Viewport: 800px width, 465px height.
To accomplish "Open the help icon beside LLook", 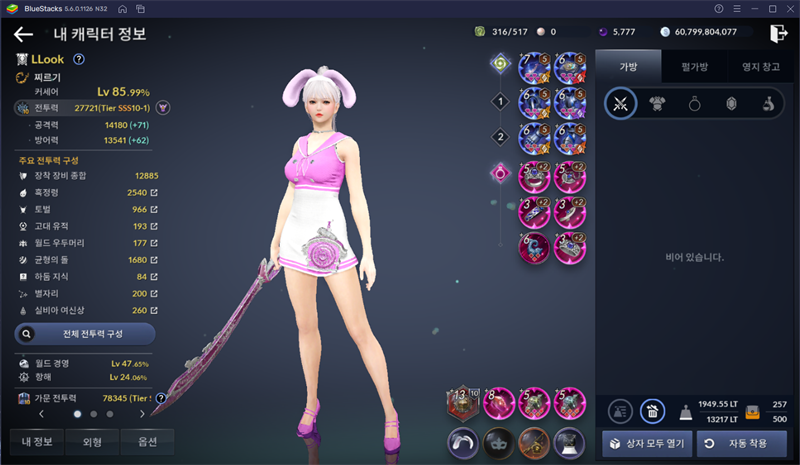I will click(x=79, y=59).
